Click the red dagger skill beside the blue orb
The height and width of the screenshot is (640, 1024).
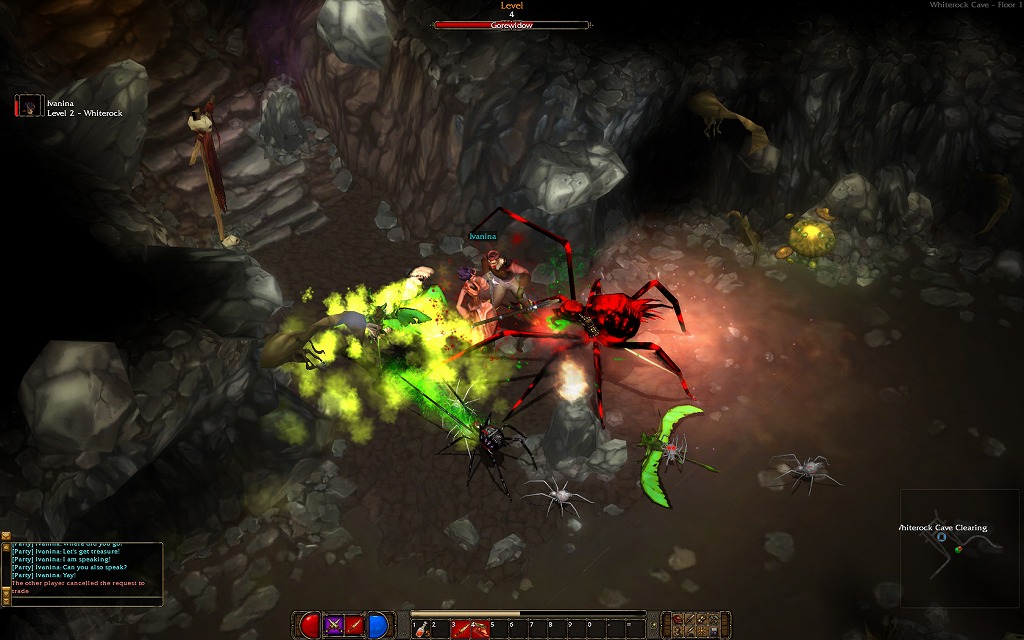(x=355, y=626)
